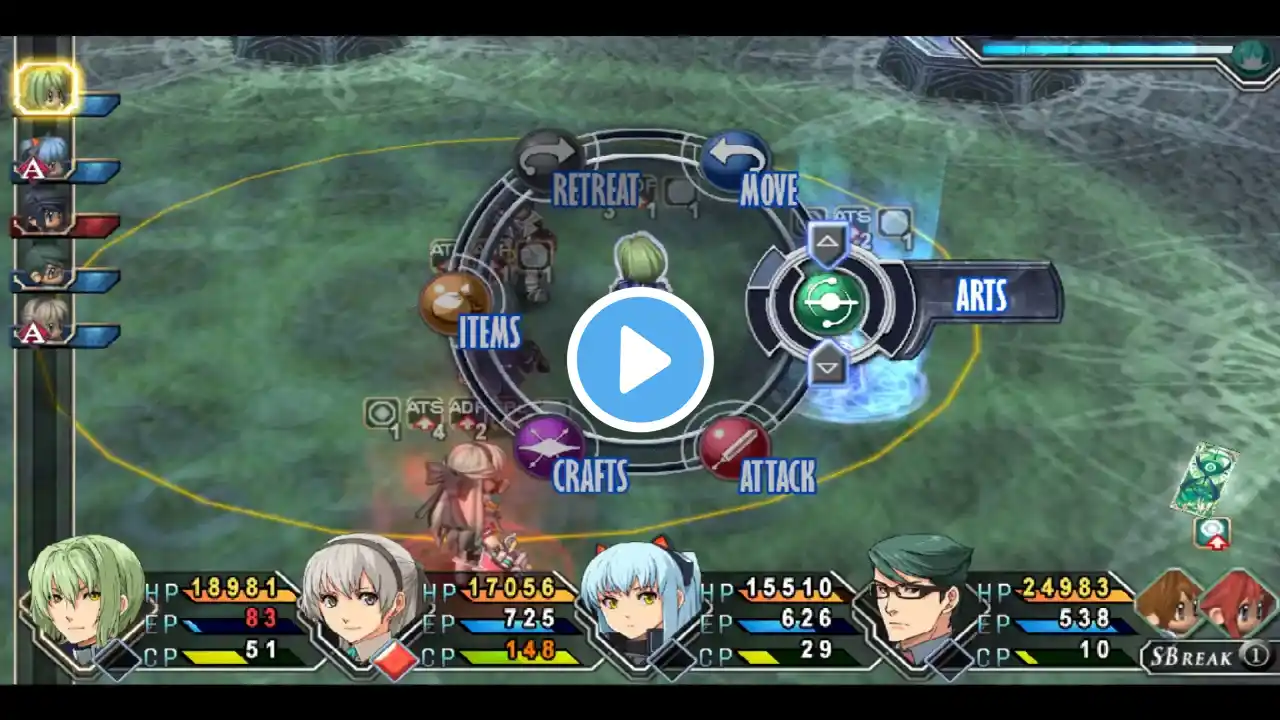This screenshot has height=720, width=1280.
Task: Choose the Retreat command
Action: click(x=549, y=158)
